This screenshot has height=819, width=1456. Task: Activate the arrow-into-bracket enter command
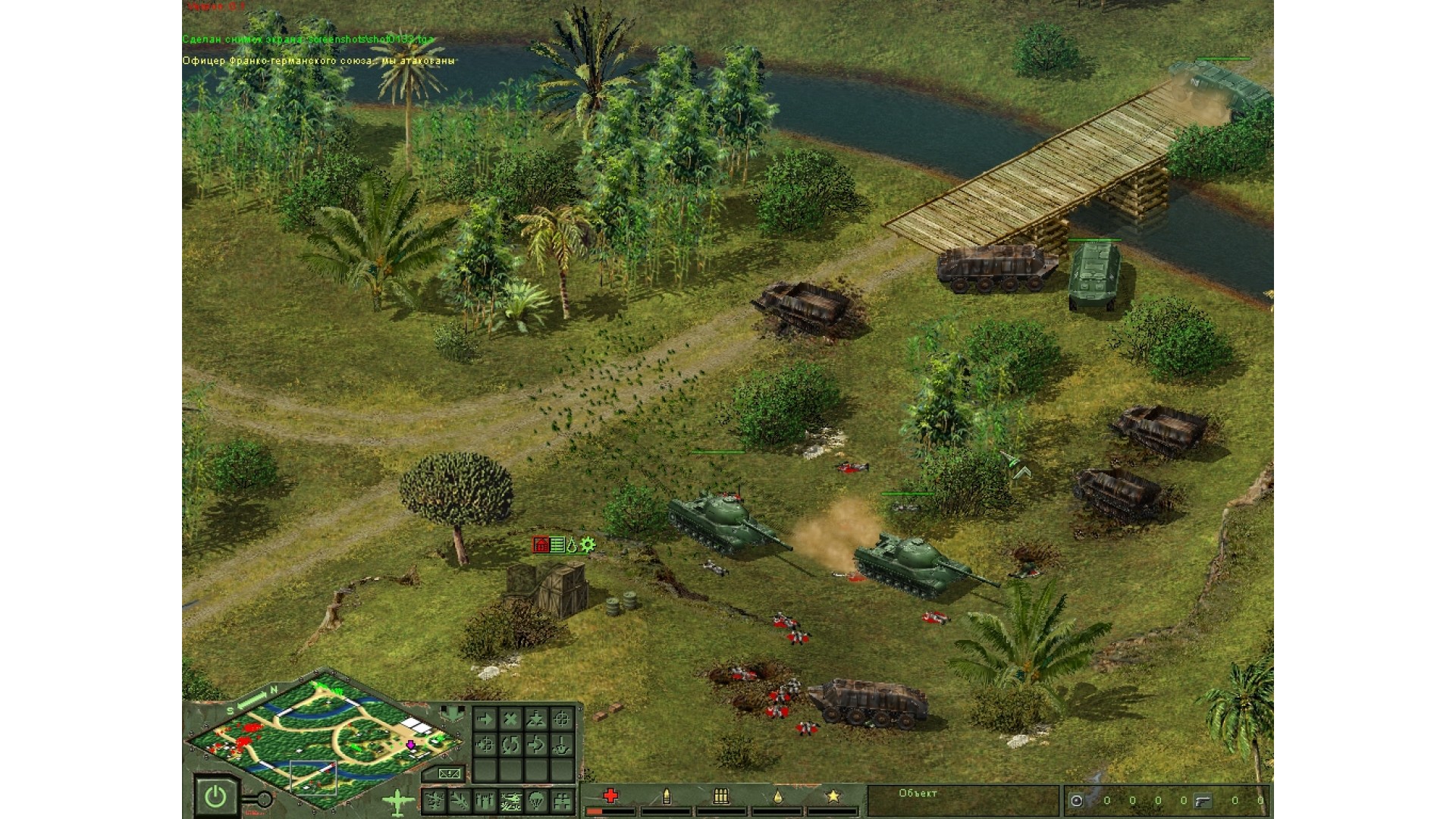tap(536, 745)
